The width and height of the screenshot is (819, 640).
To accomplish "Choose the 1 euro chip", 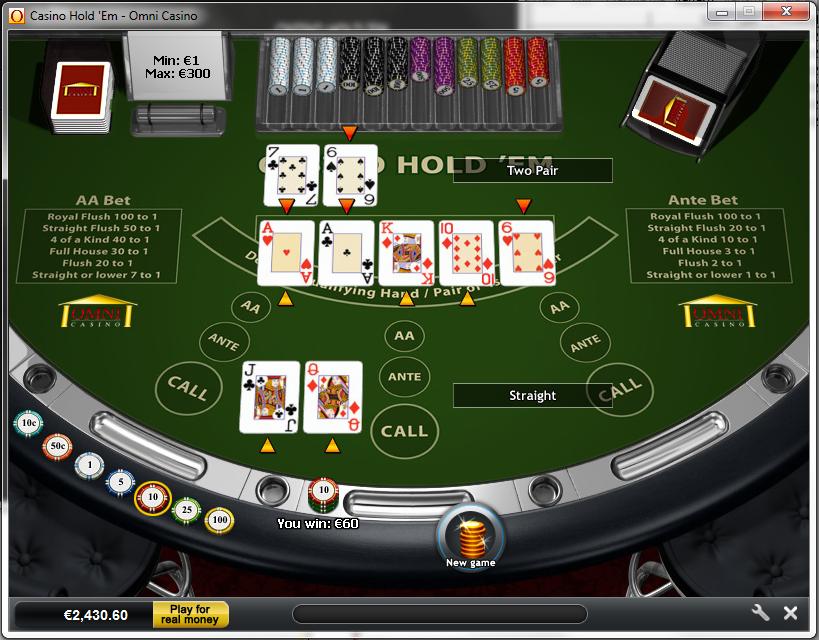I will (89, 465).
